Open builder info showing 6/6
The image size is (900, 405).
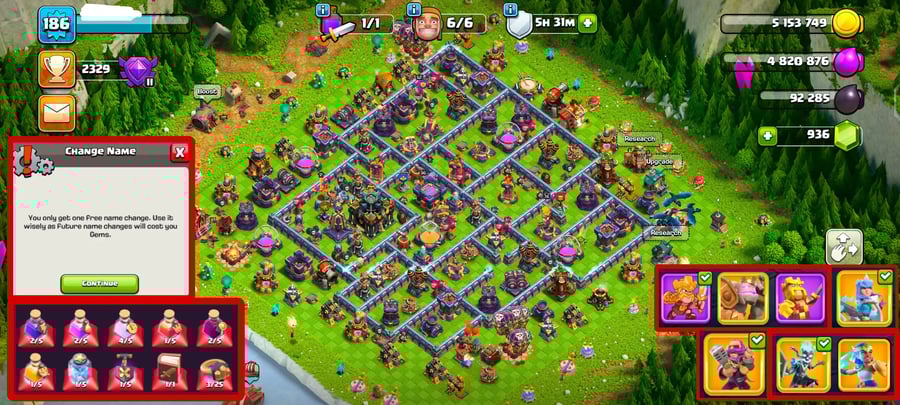point(447,22)
